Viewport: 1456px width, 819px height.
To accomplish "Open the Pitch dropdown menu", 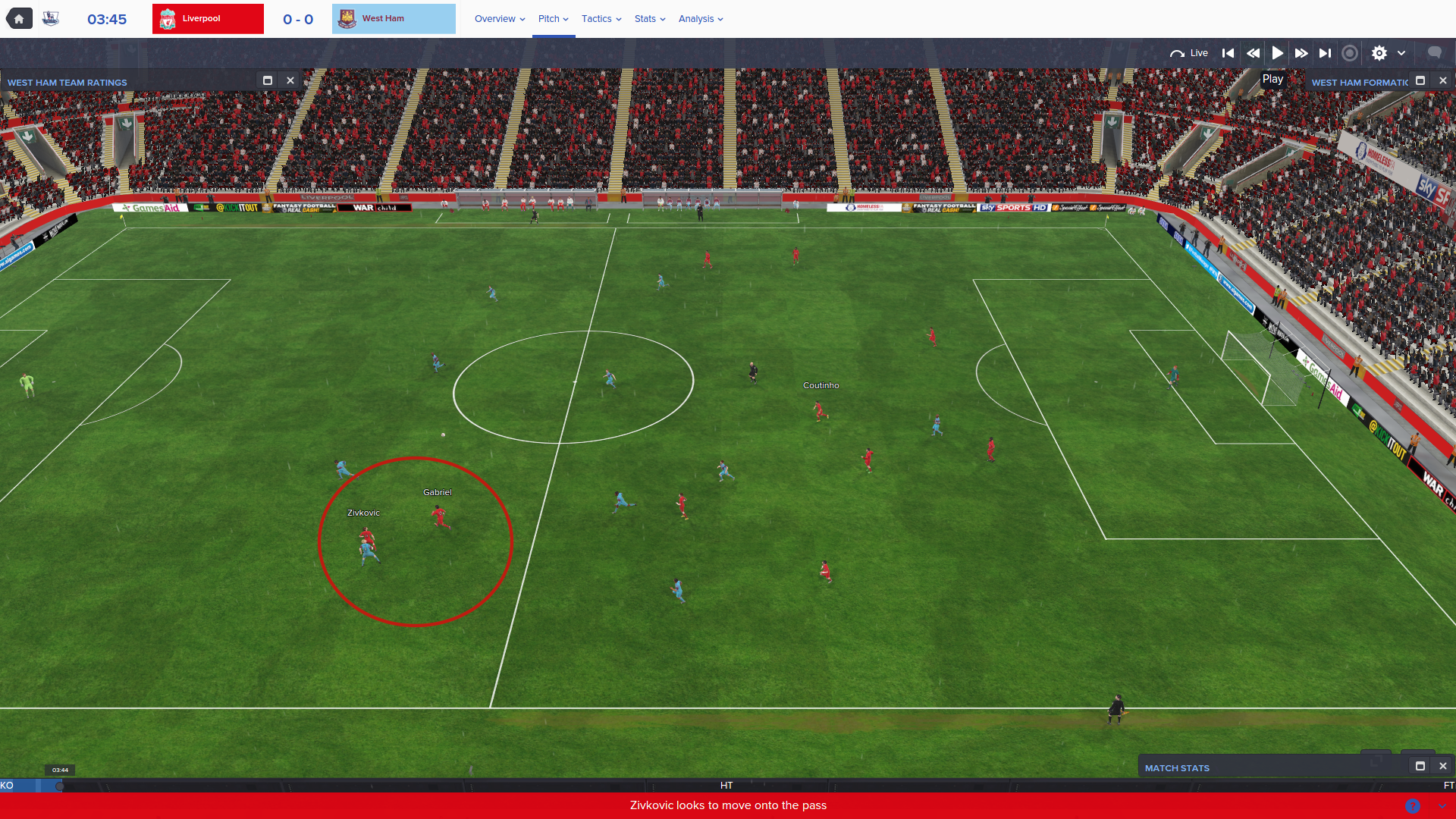I will 553,19.
